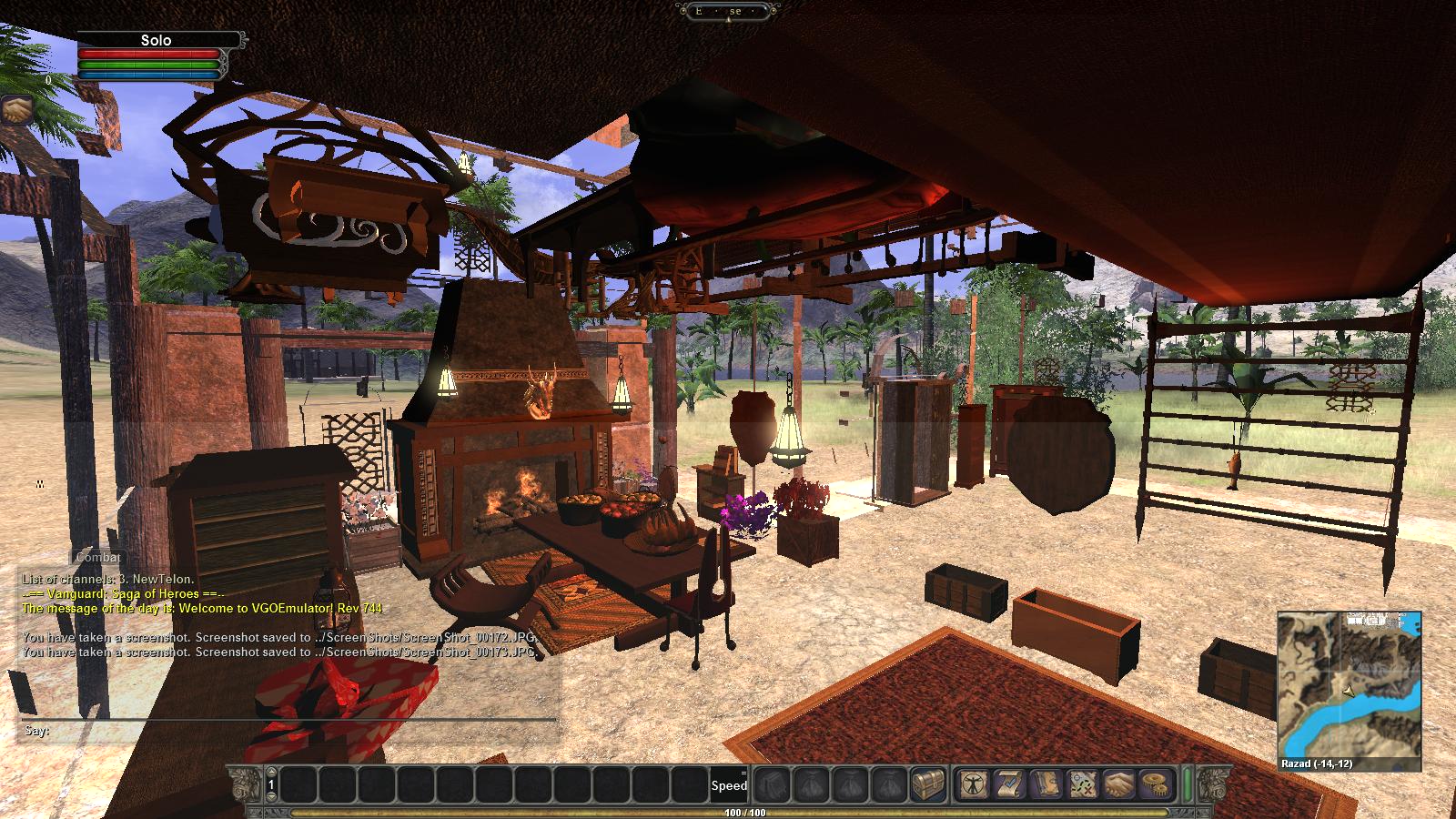The height and width of the screenshot is (819, 1456).
Task: Select the Solo player frame
Action: click(x=157, y=40)
